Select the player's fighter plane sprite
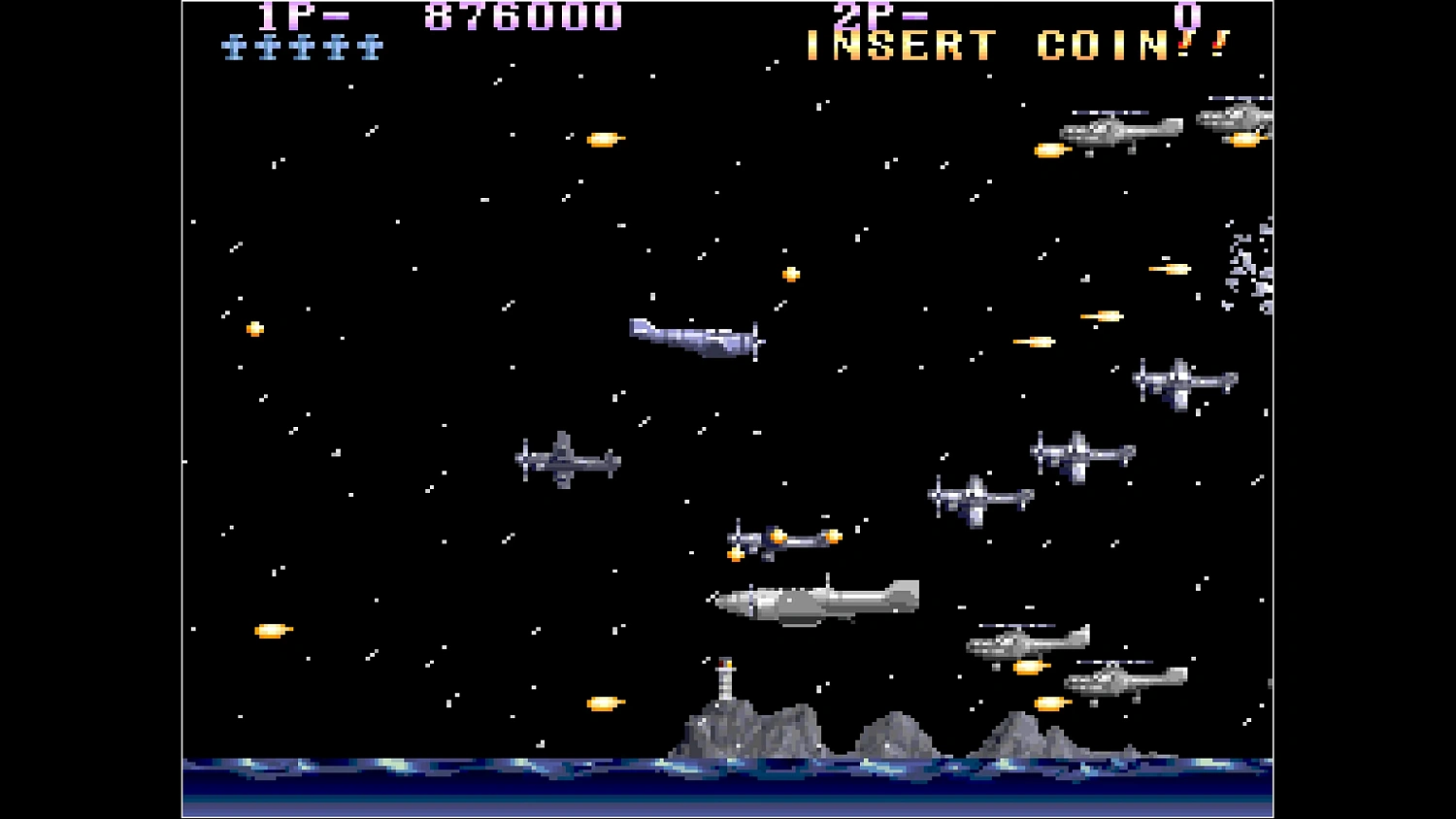Screen dimensions: 1456x819 tap(694, 340)
